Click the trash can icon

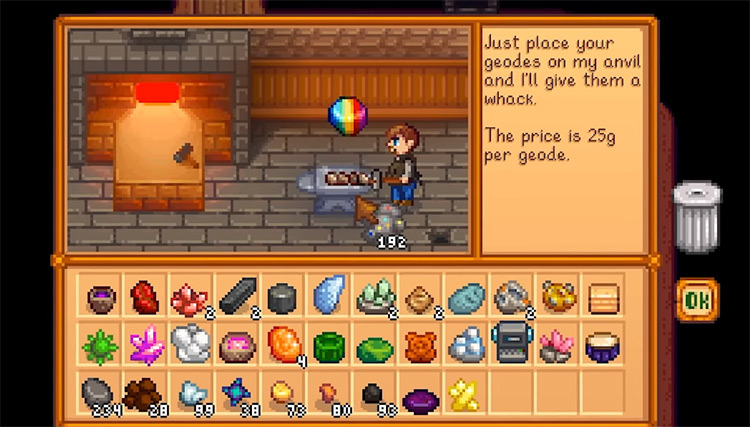[x=697, y=213]
